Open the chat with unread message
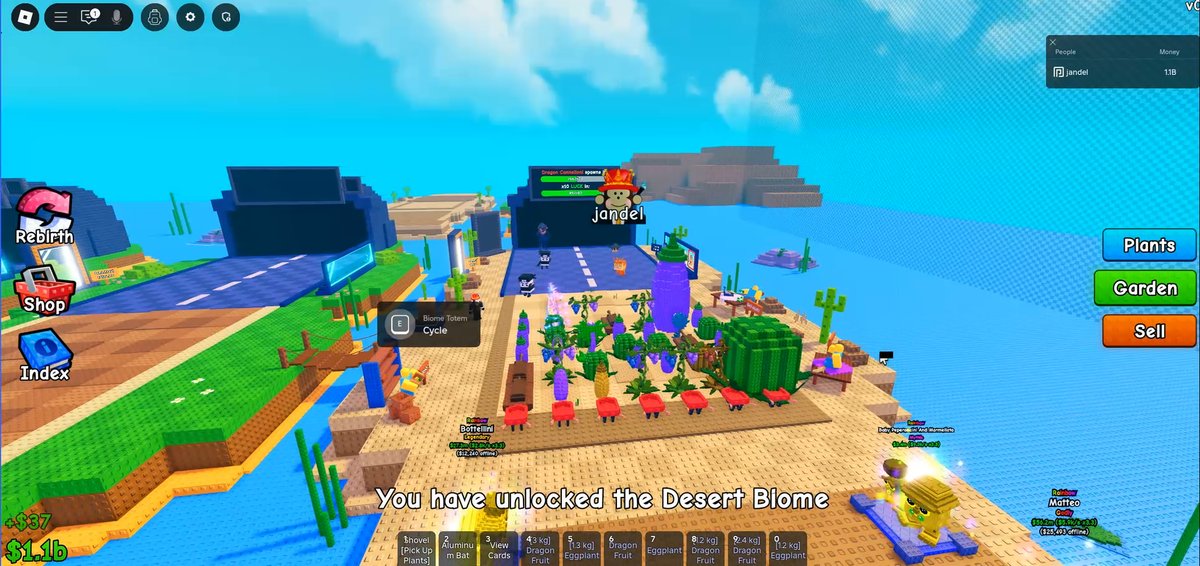 pos(89,17)
